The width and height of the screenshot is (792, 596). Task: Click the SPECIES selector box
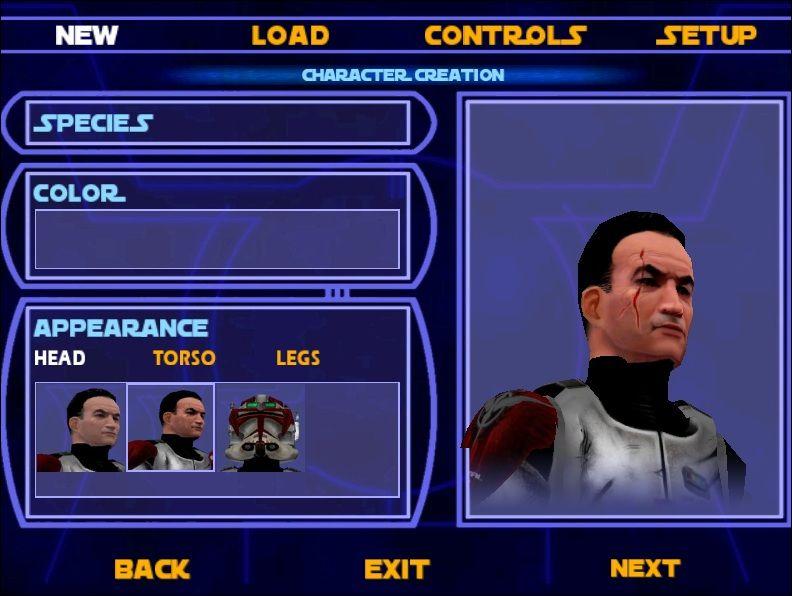[x=220, y=123]
